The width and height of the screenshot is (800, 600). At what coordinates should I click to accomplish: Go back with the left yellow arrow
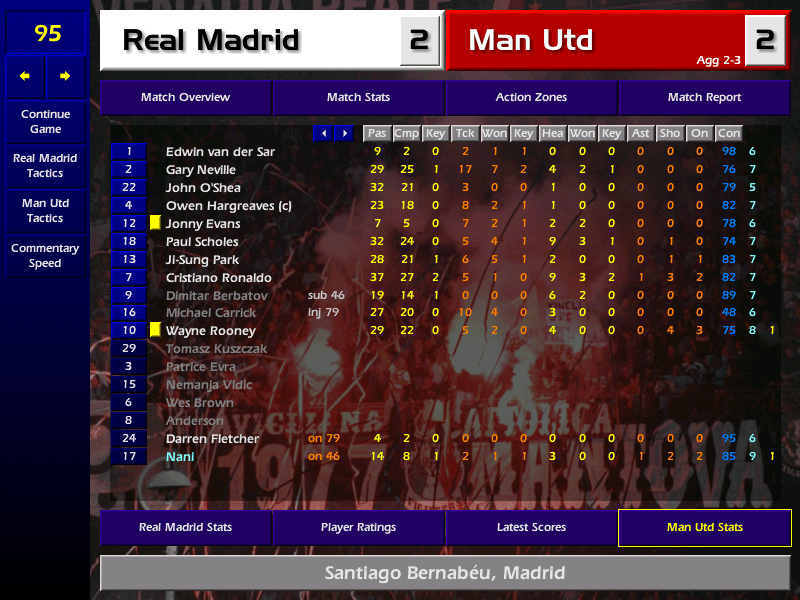(x=25, y=76)
